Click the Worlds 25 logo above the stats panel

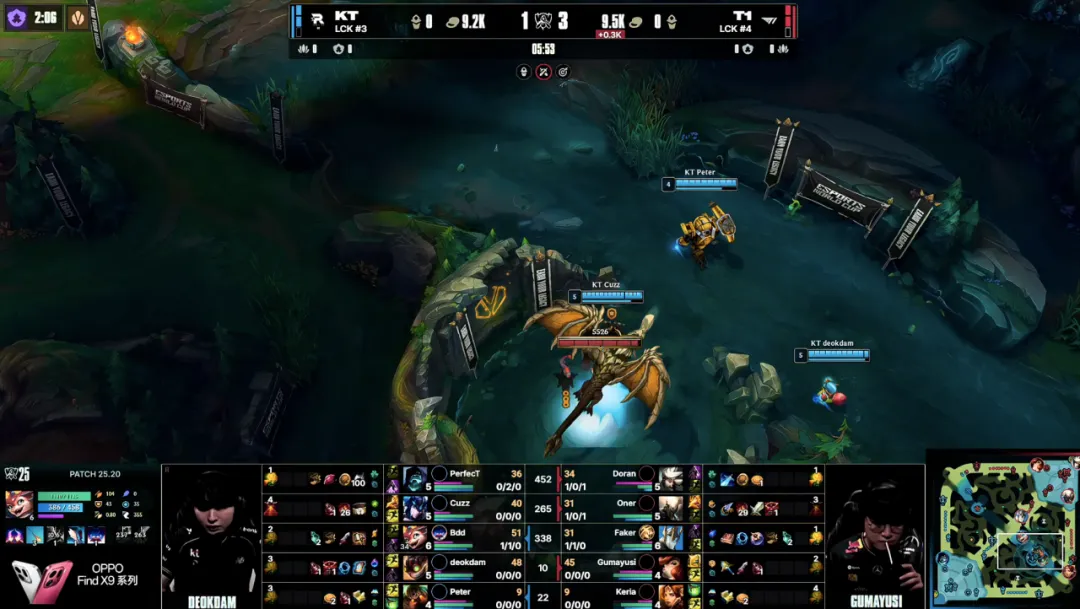point(17,474)
